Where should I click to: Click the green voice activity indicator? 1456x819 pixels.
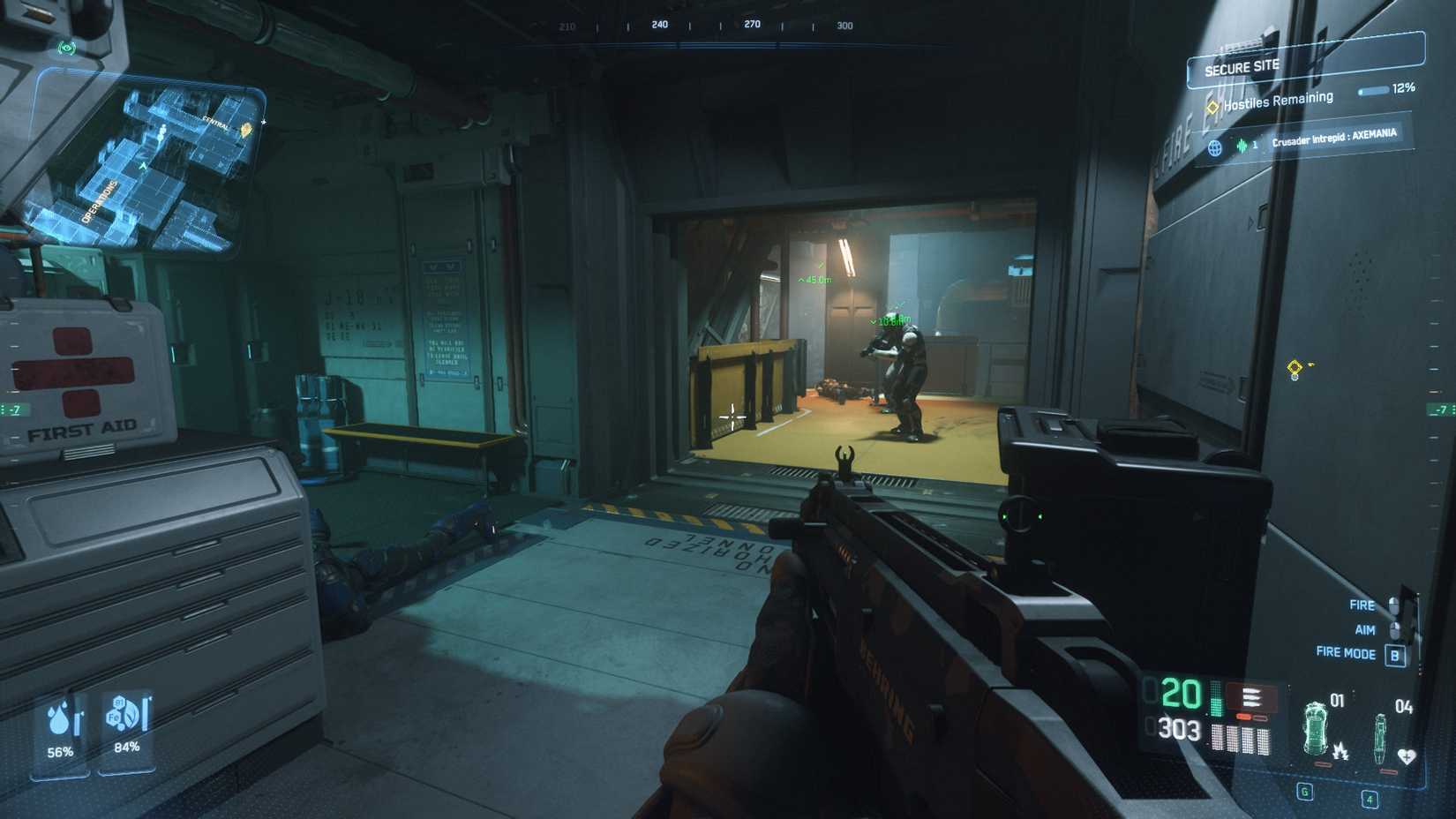(1243, 147)
